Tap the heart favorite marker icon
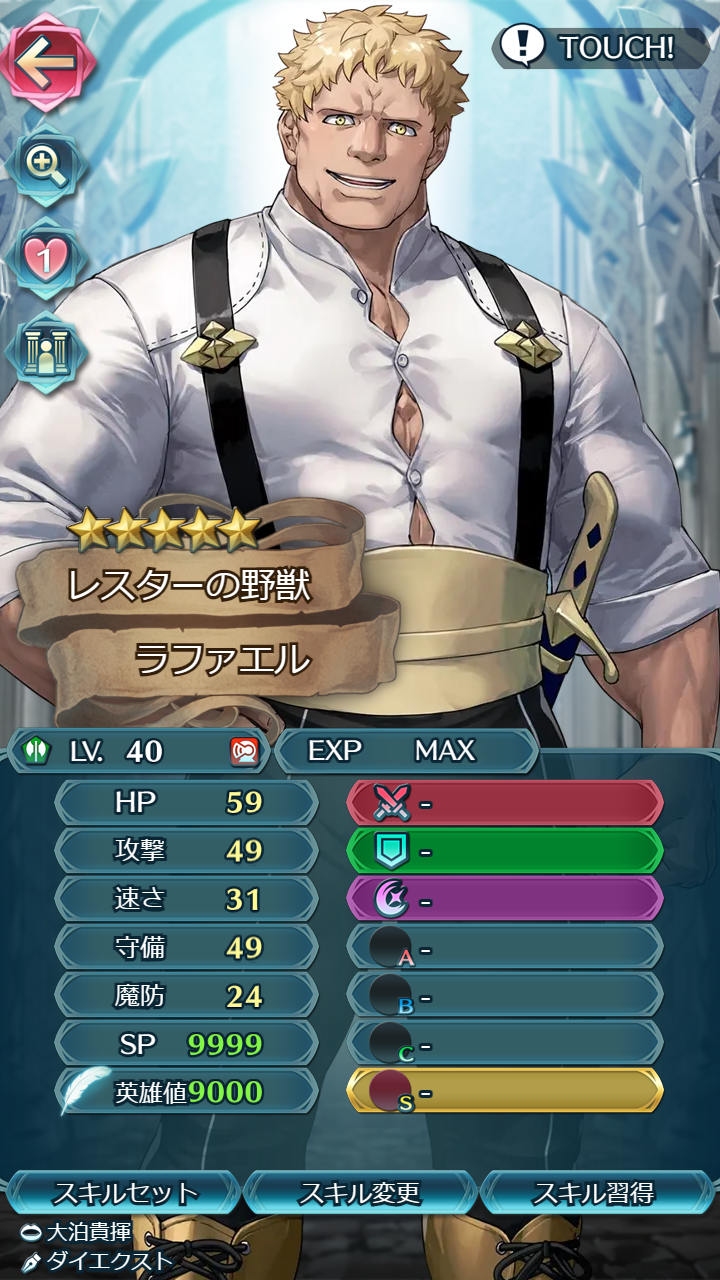720x1280 pixels. pos(45,258)
